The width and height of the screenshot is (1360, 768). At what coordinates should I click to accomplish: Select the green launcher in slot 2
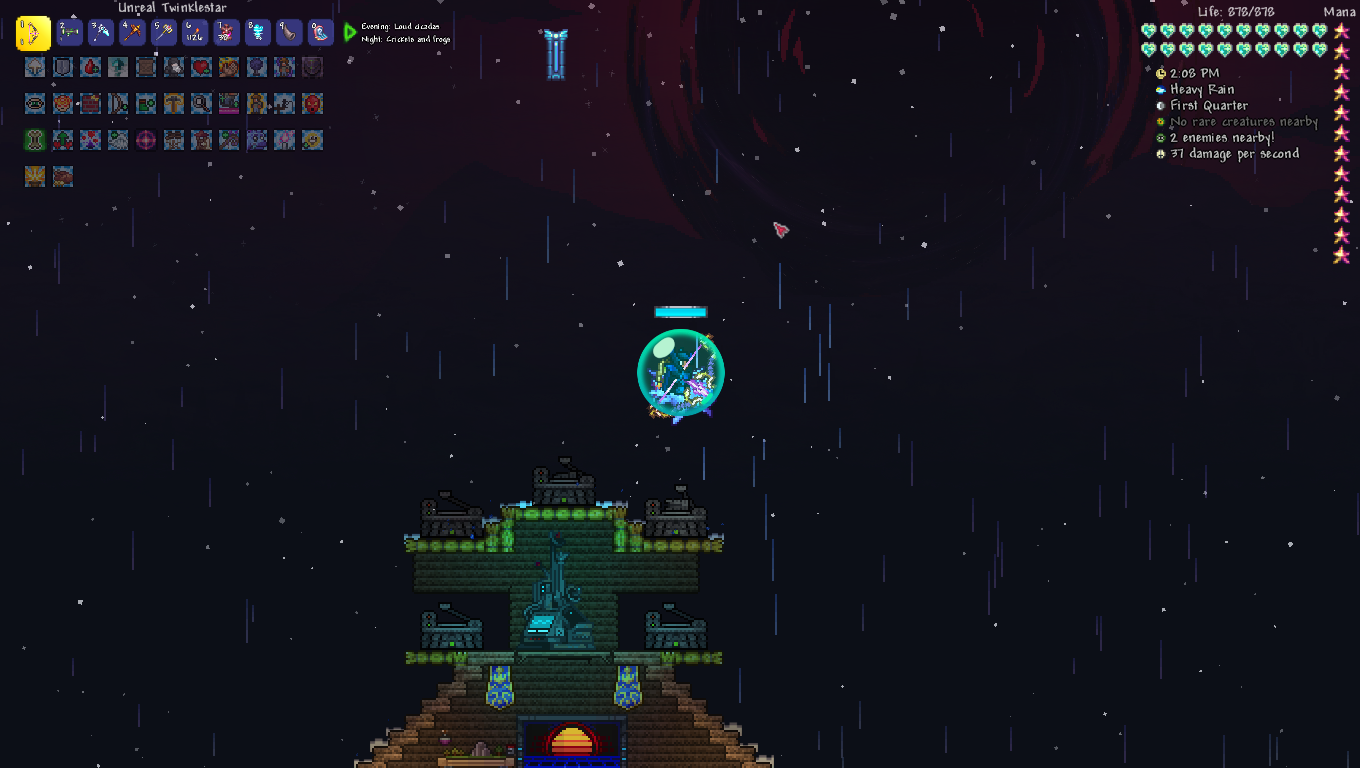69,33
